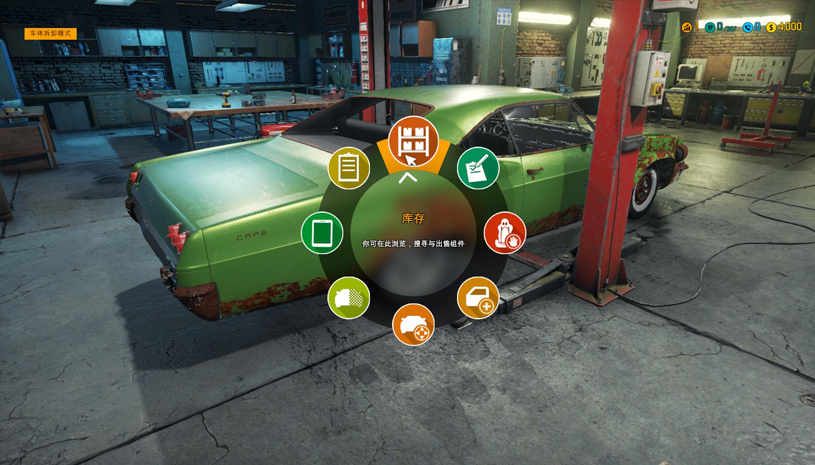Select the green notepad-and-pen icon

point(478,168)
